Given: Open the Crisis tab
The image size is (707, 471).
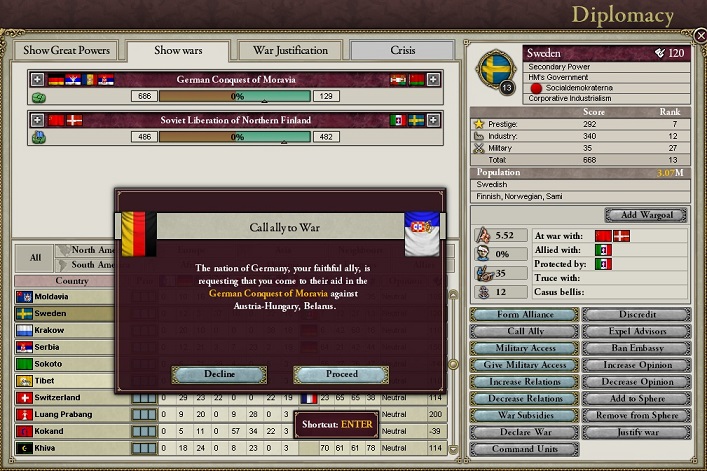Looking at the screenshot, I should (403, 51).
